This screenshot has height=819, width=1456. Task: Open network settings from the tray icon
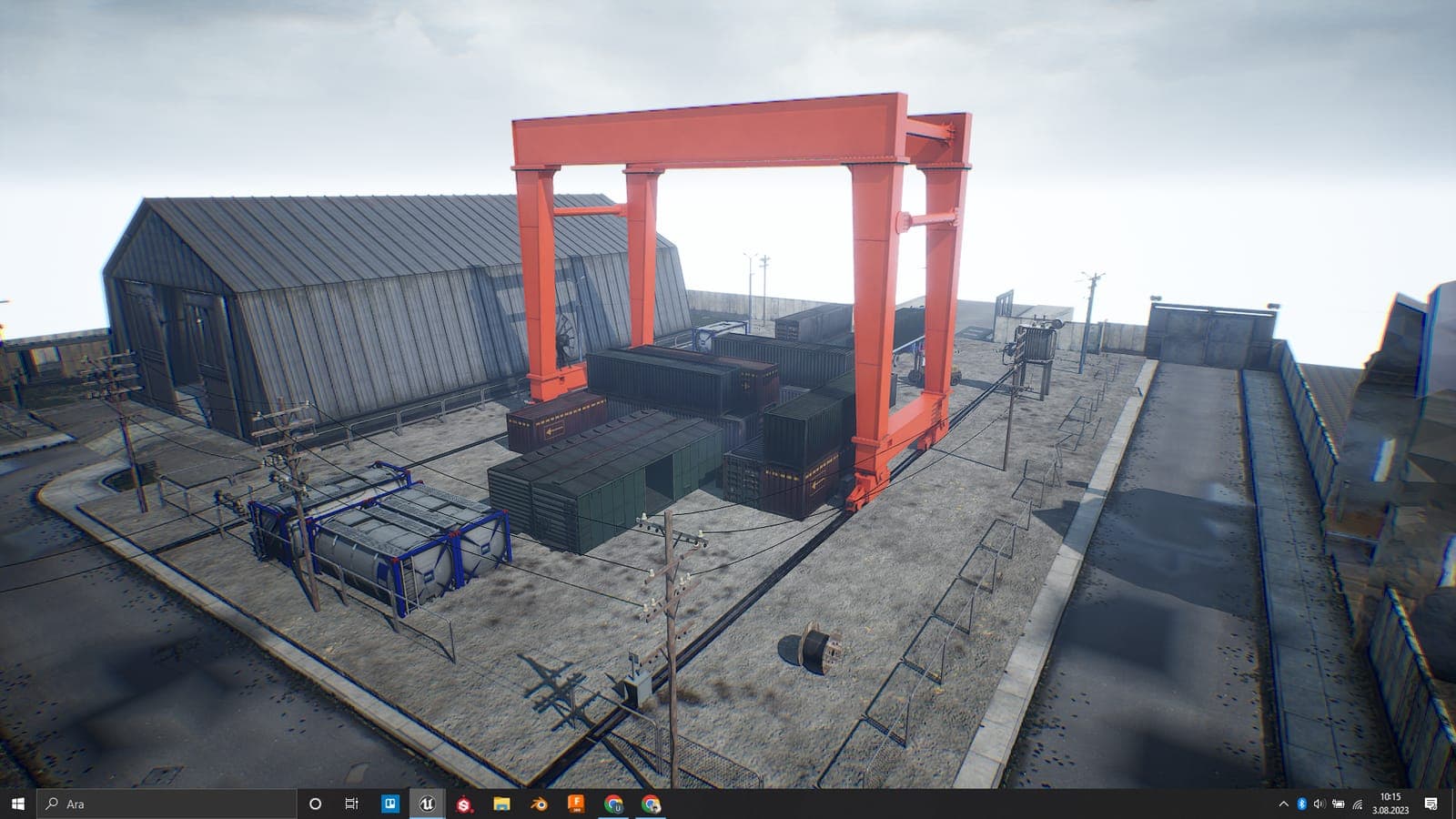(1358, 804)
